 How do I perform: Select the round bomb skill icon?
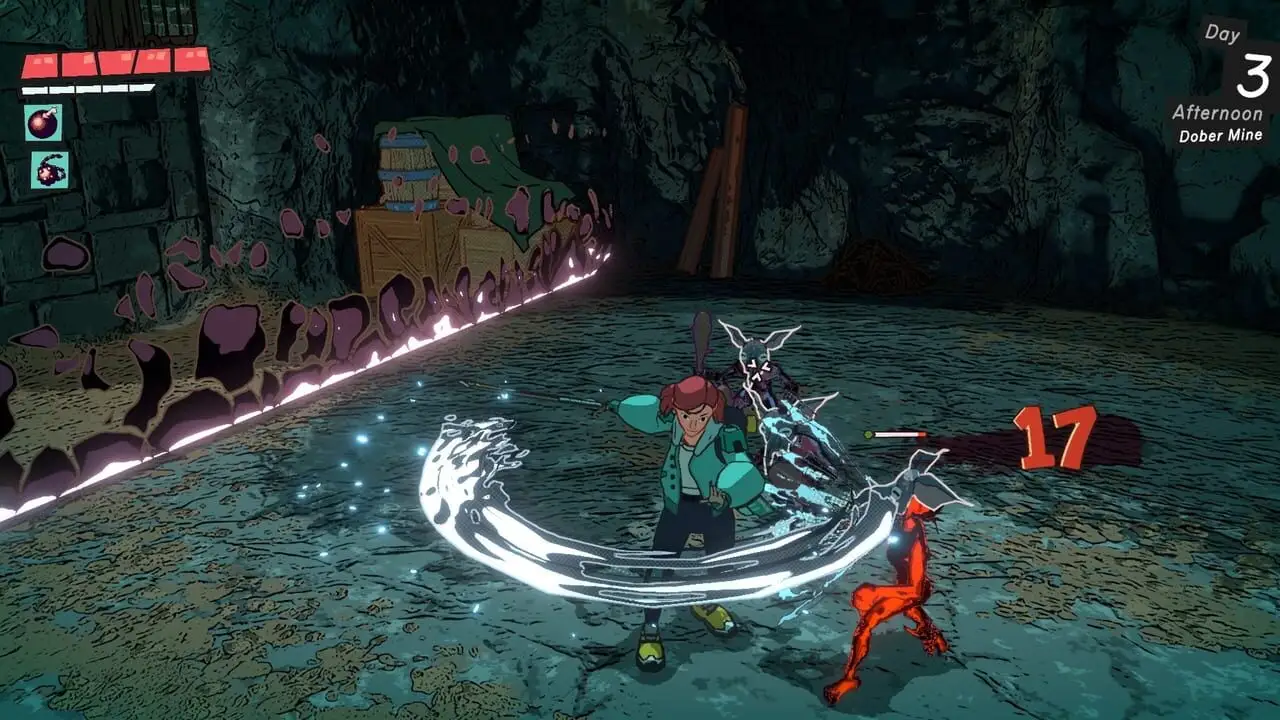pyautogui.click(x=43, y=123)
